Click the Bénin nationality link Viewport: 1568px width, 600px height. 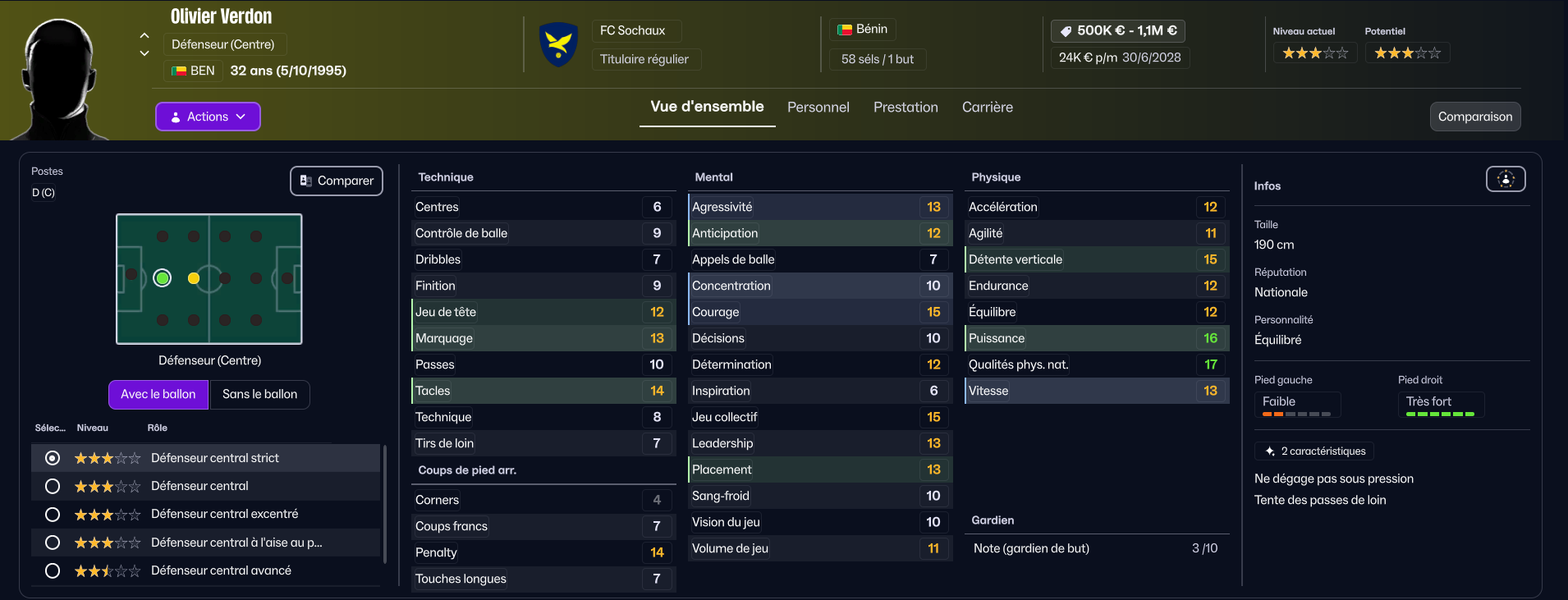(x=863, y=30)
